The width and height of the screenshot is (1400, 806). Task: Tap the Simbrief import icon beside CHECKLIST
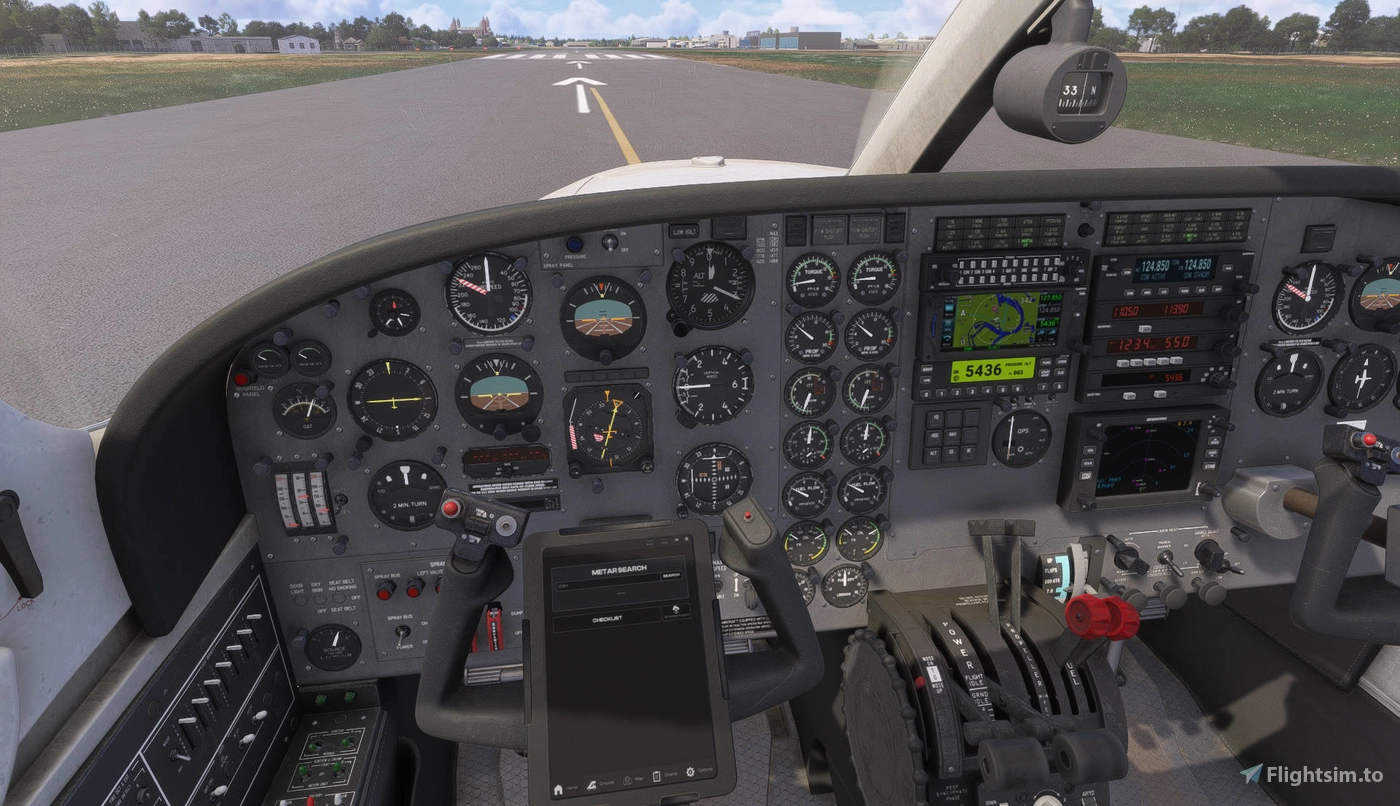[676, 610]
